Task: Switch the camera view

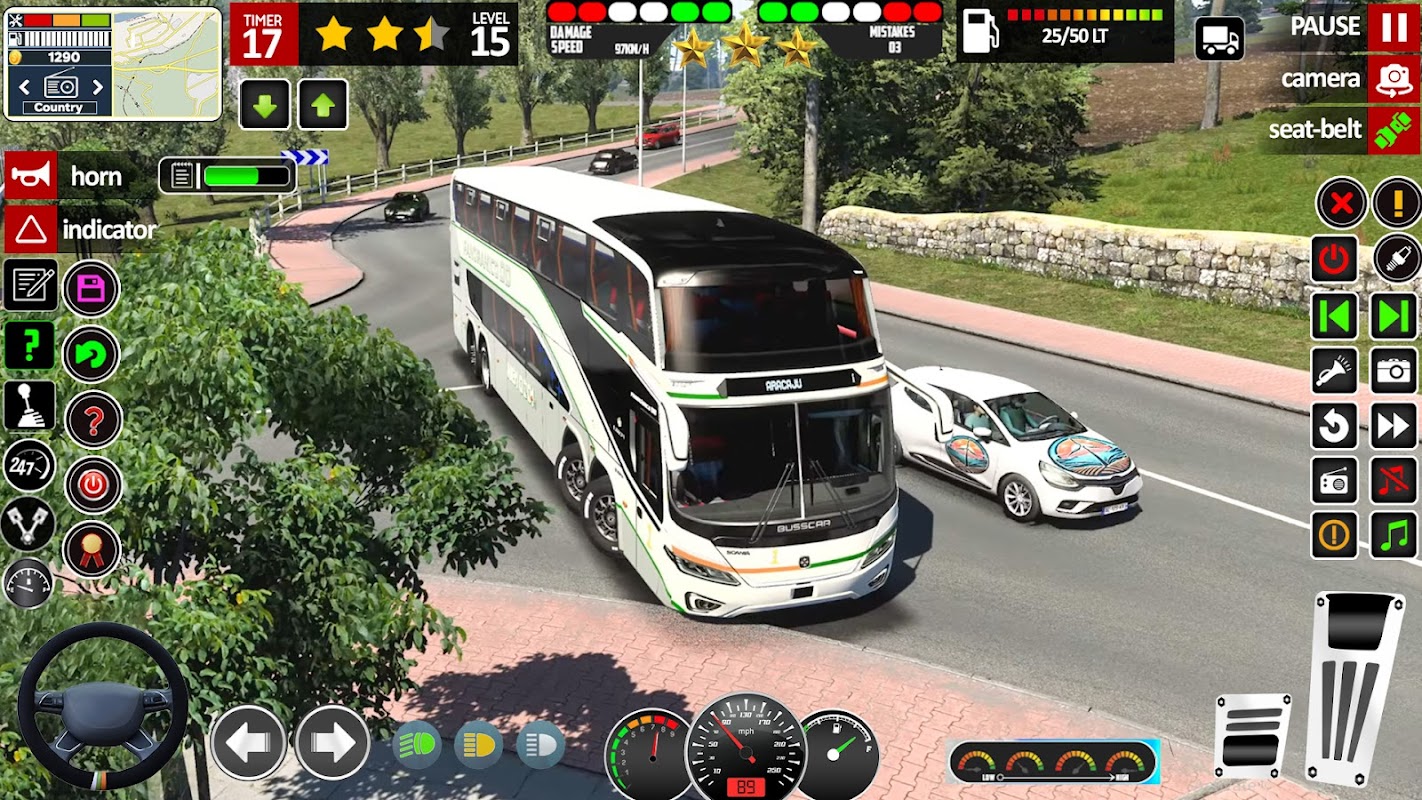Action: pos(1393,79)
